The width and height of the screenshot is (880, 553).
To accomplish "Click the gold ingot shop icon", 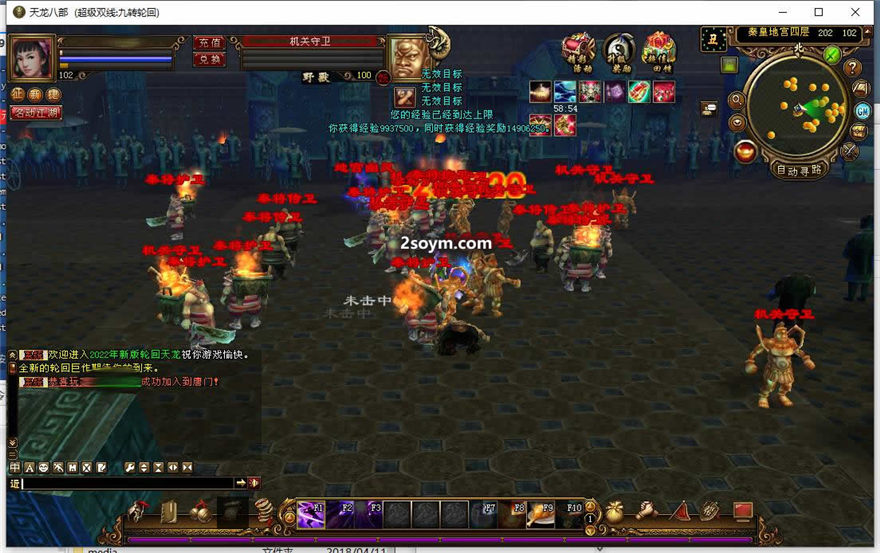I will coord(744,151).
